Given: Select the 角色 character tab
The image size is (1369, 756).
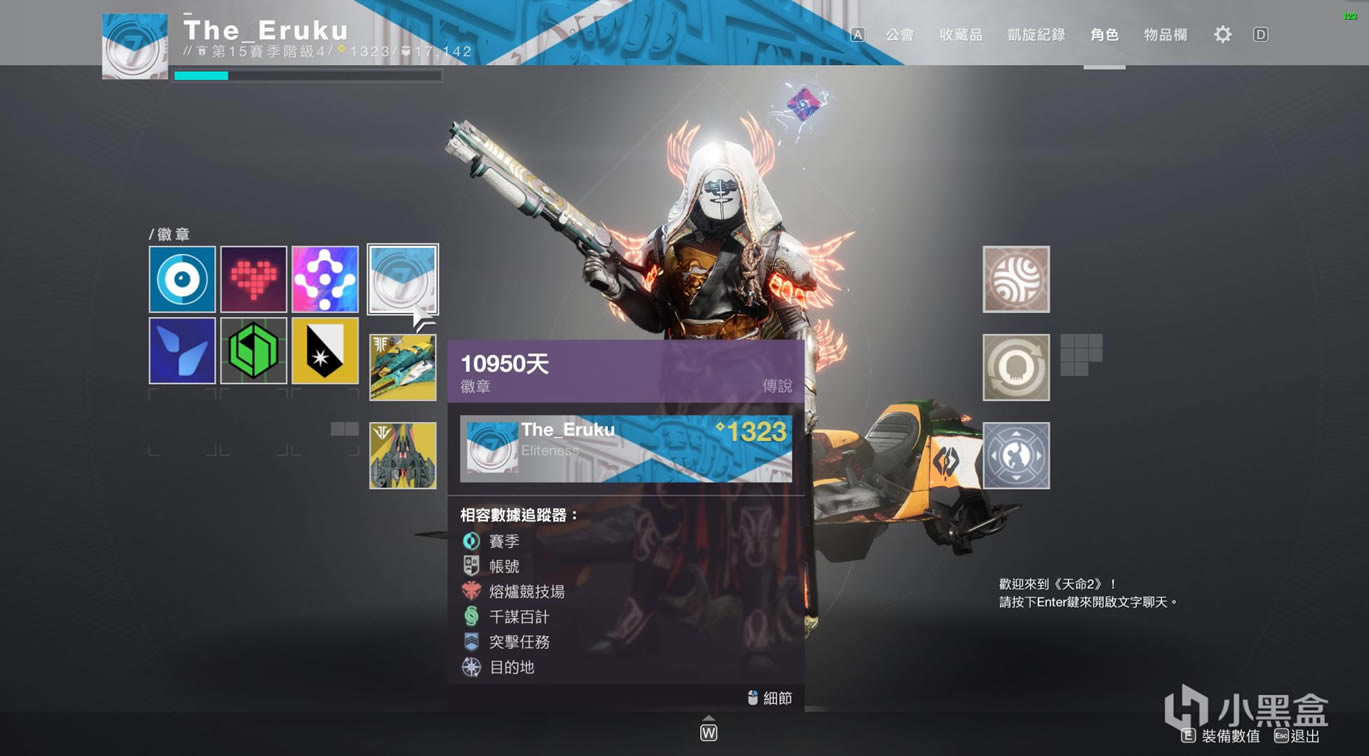Looking at the screenshot, I should click(1104, 35).
